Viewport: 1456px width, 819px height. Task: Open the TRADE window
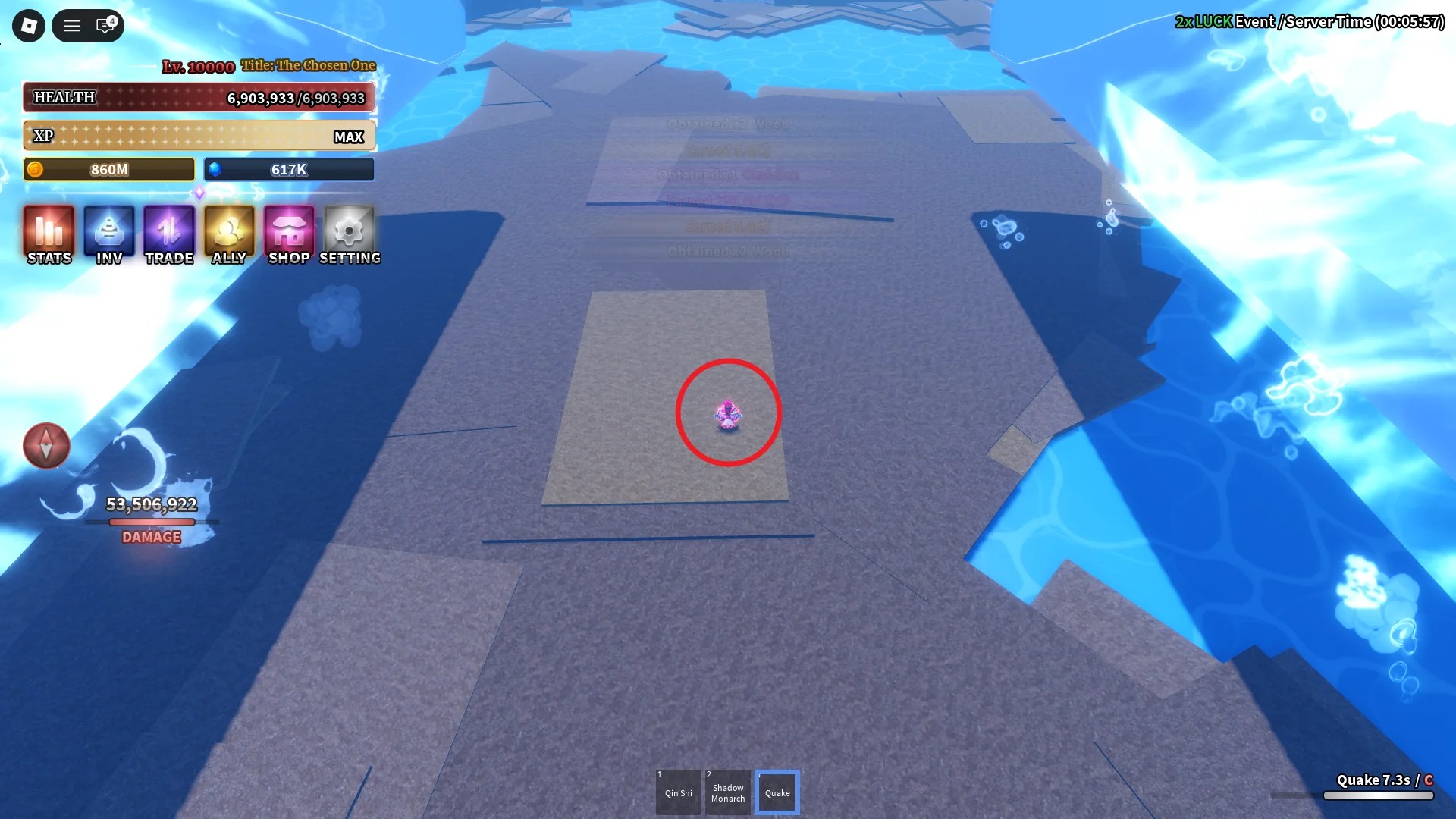coord(168,235)
